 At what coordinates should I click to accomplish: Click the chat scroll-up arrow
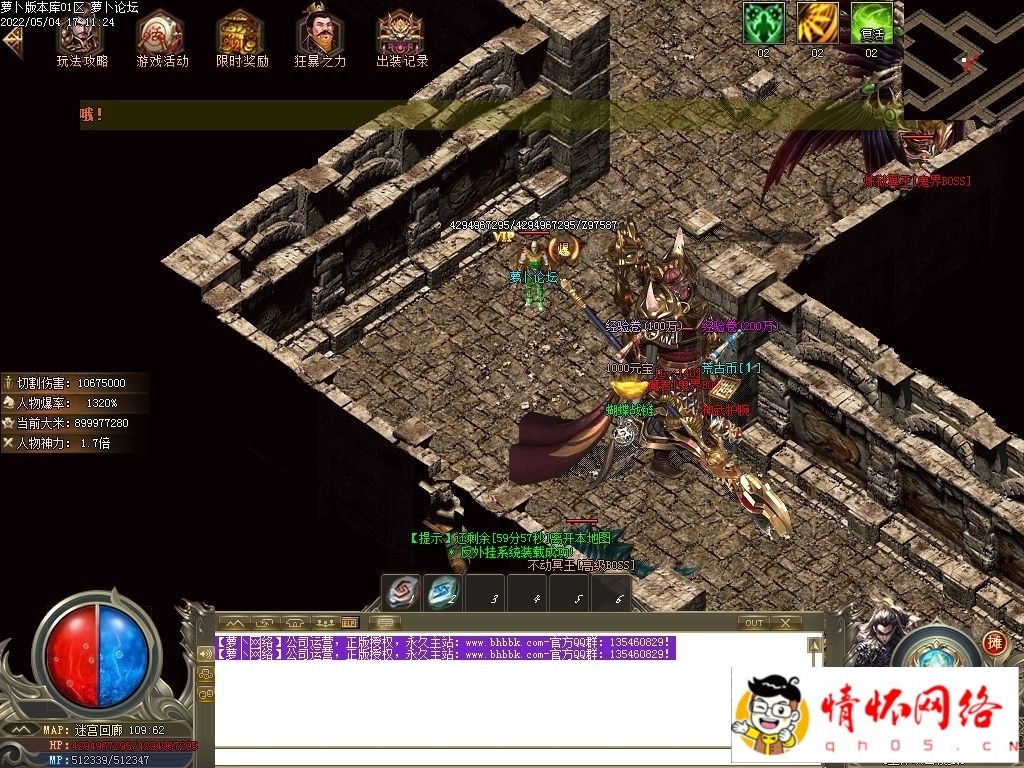click(x=815, y=645)
